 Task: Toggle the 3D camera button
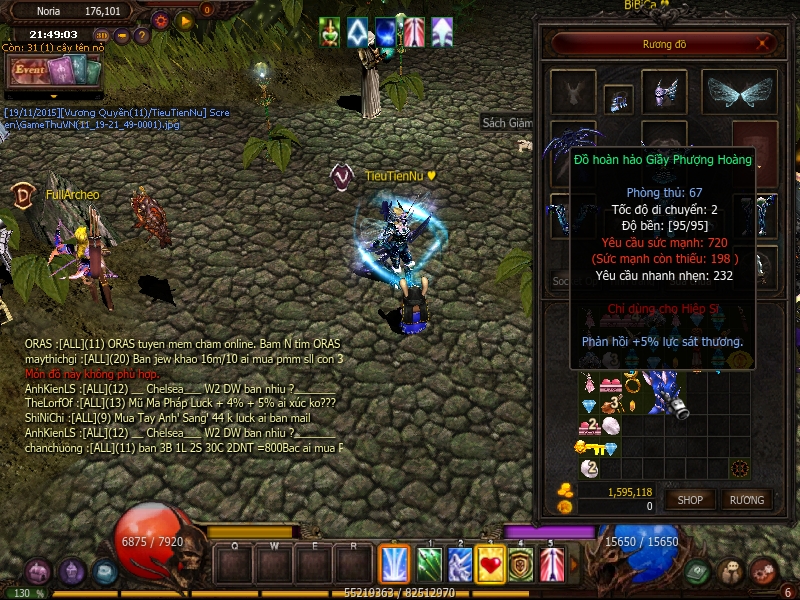click(101, 36)
